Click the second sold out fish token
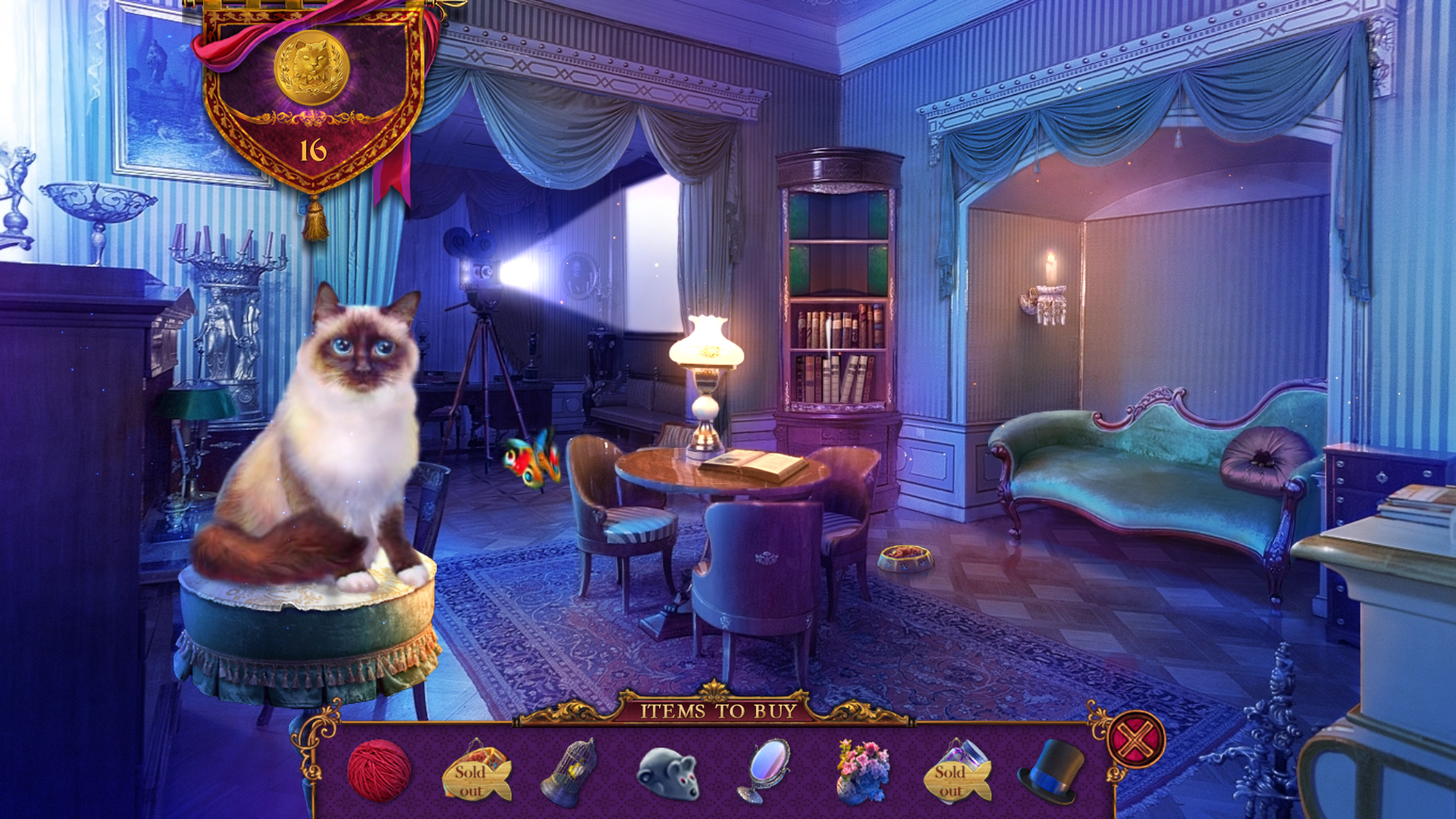 [x=959, y=779]
